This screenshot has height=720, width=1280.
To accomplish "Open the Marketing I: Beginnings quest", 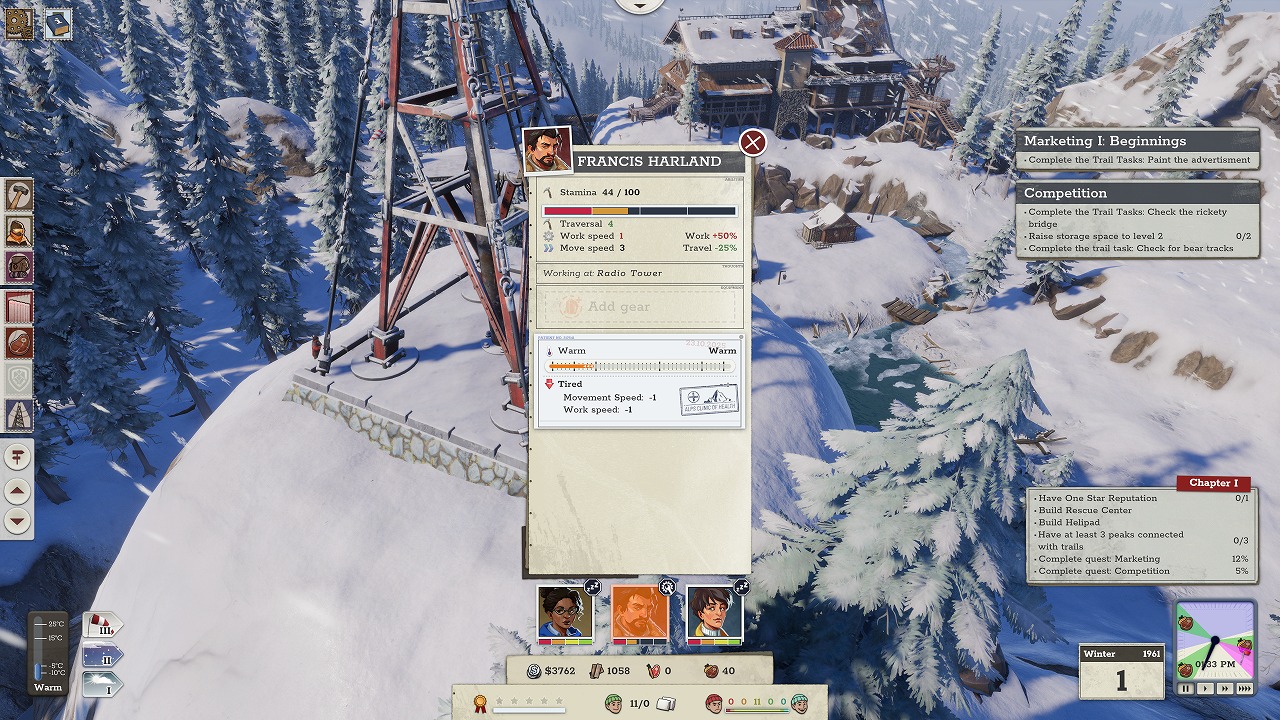I will point(1137,141).
